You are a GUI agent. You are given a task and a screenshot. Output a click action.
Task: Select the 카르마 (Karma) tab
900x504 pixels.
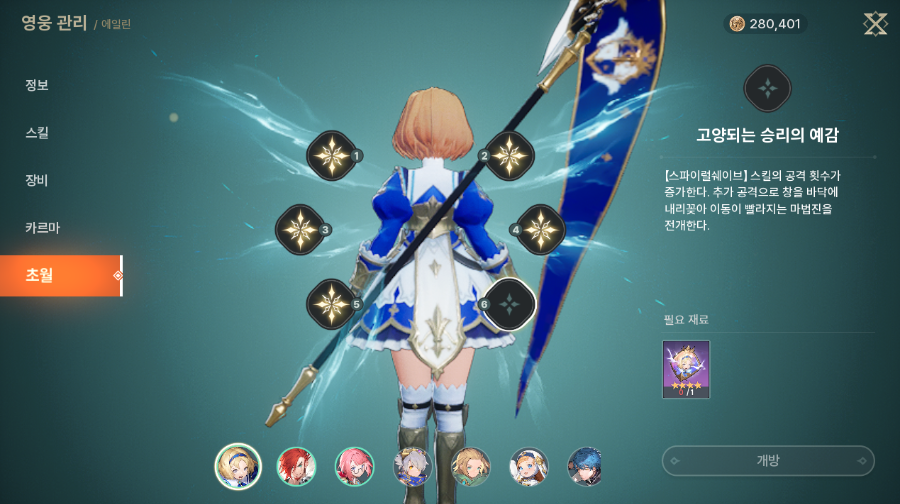tap(42, 228)
